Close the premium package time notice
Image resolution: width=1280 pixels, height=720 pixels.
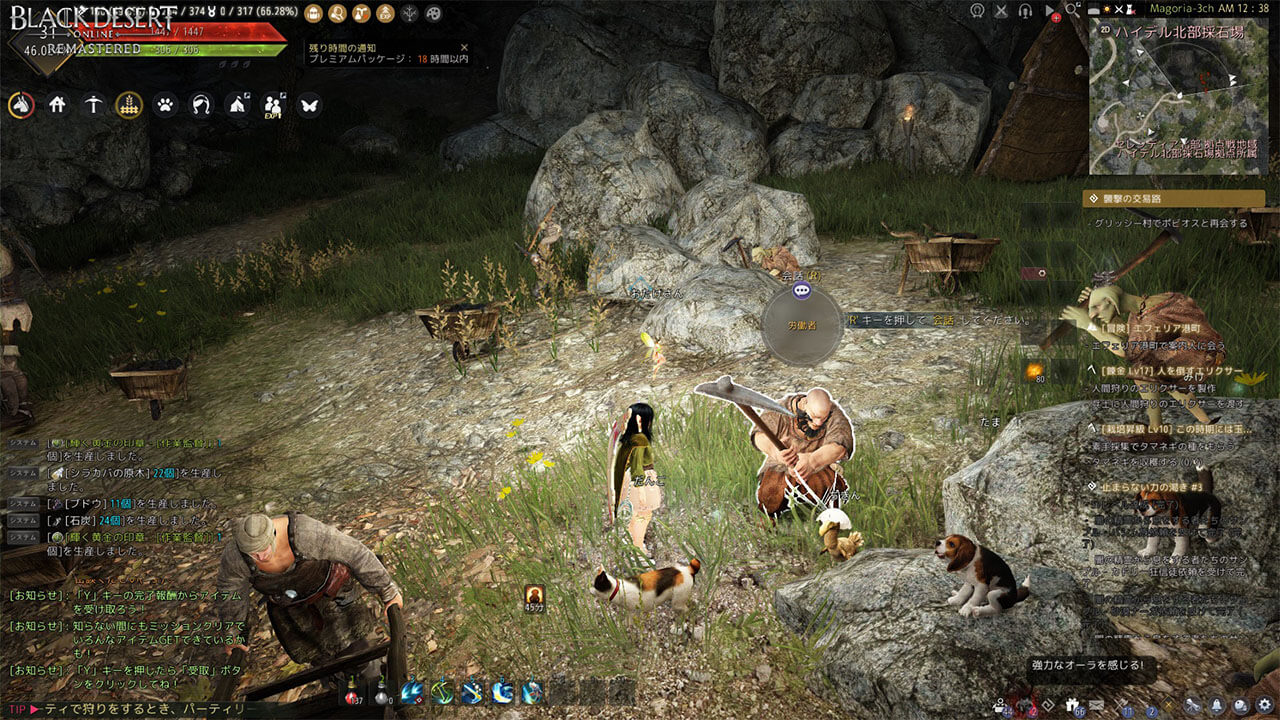(464, 47)
